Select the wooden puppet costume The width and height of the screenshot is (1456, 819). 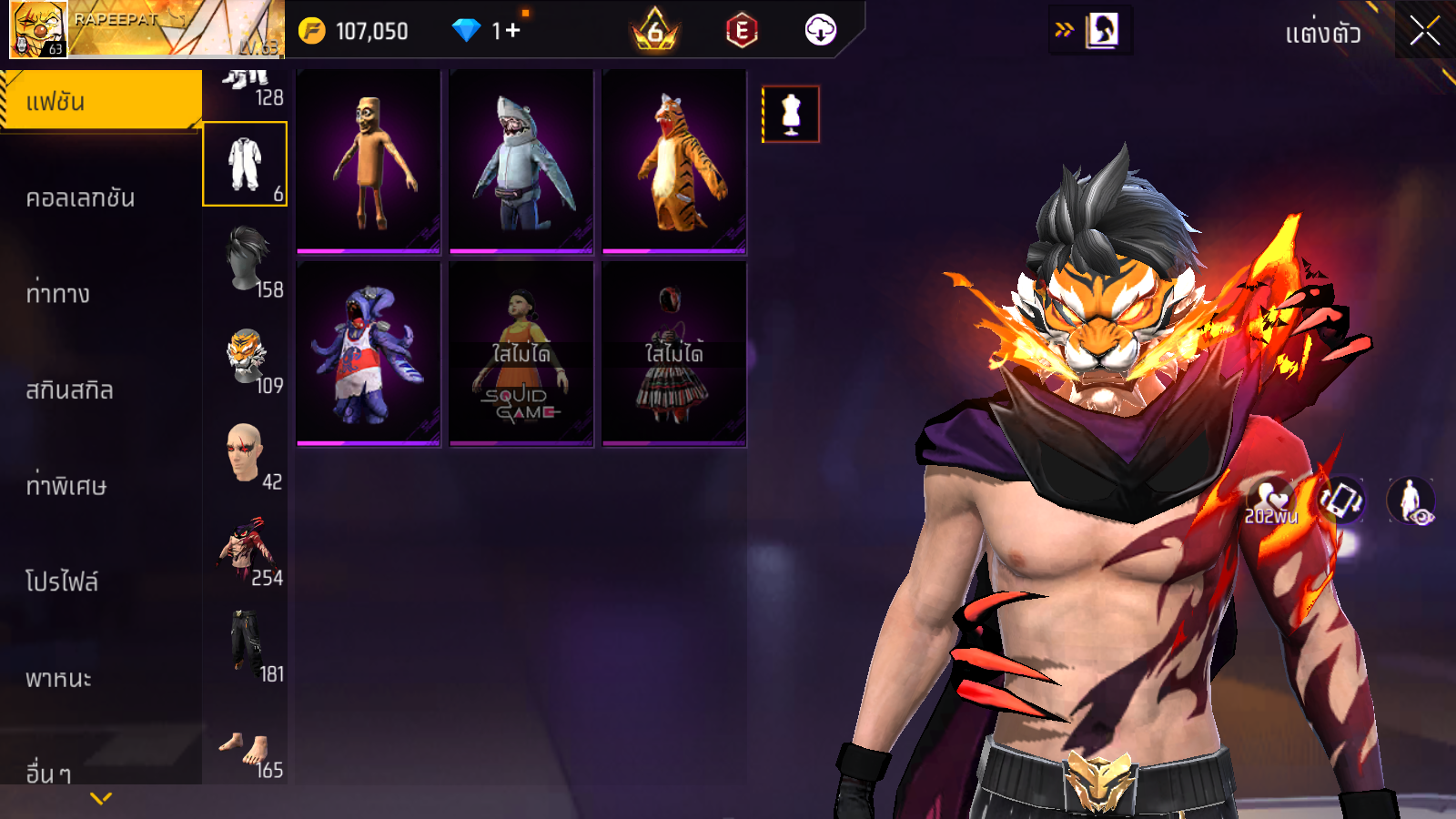[x=369, y=161]
